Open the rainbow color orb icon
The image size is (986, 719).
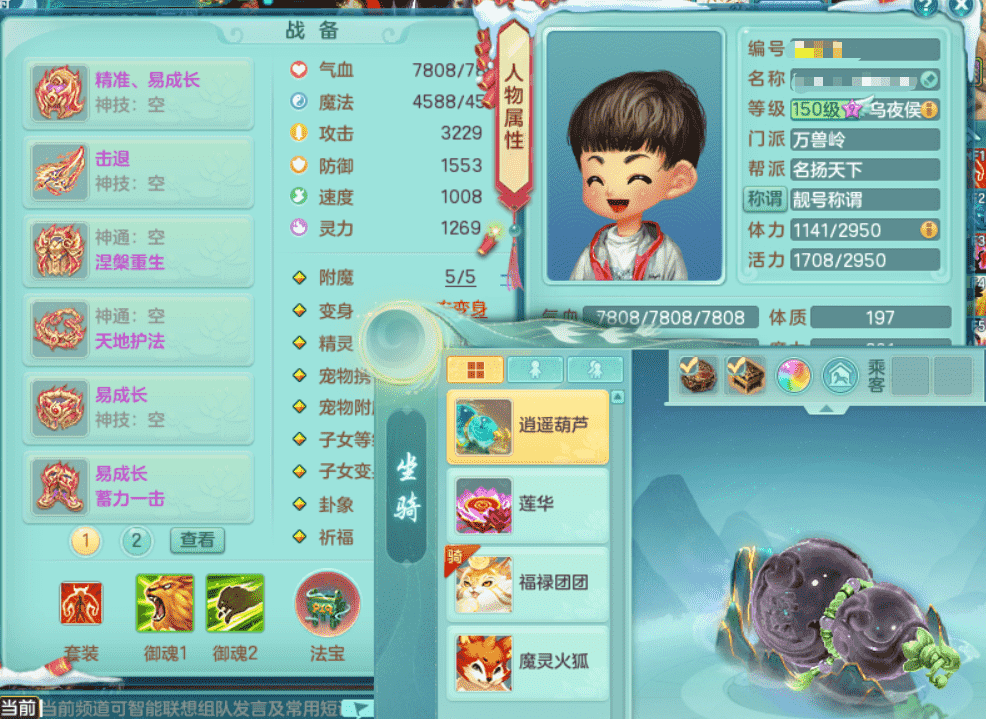[793, 375]
